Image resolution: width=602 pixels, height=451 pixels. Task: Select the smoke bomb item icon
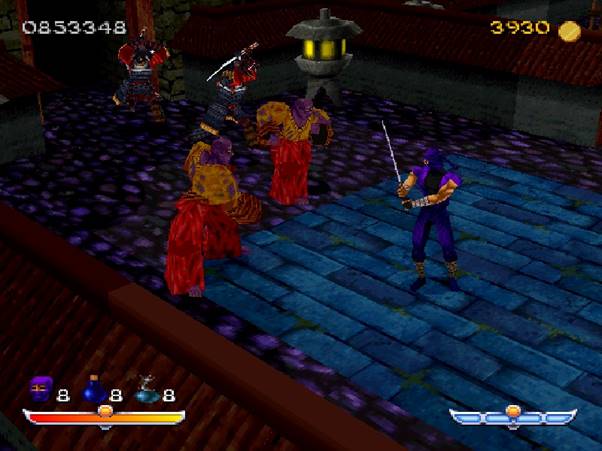[x=147, y=390]
